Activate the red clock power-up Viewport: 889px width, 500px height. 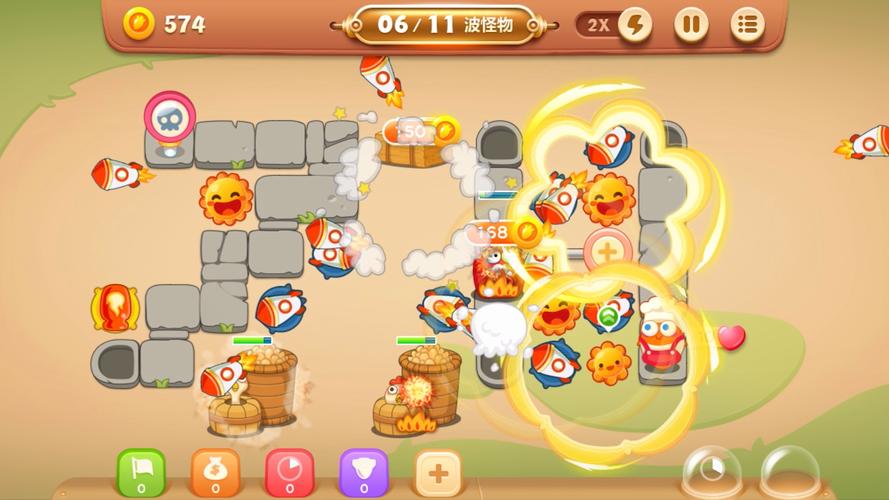pos(289,471)
